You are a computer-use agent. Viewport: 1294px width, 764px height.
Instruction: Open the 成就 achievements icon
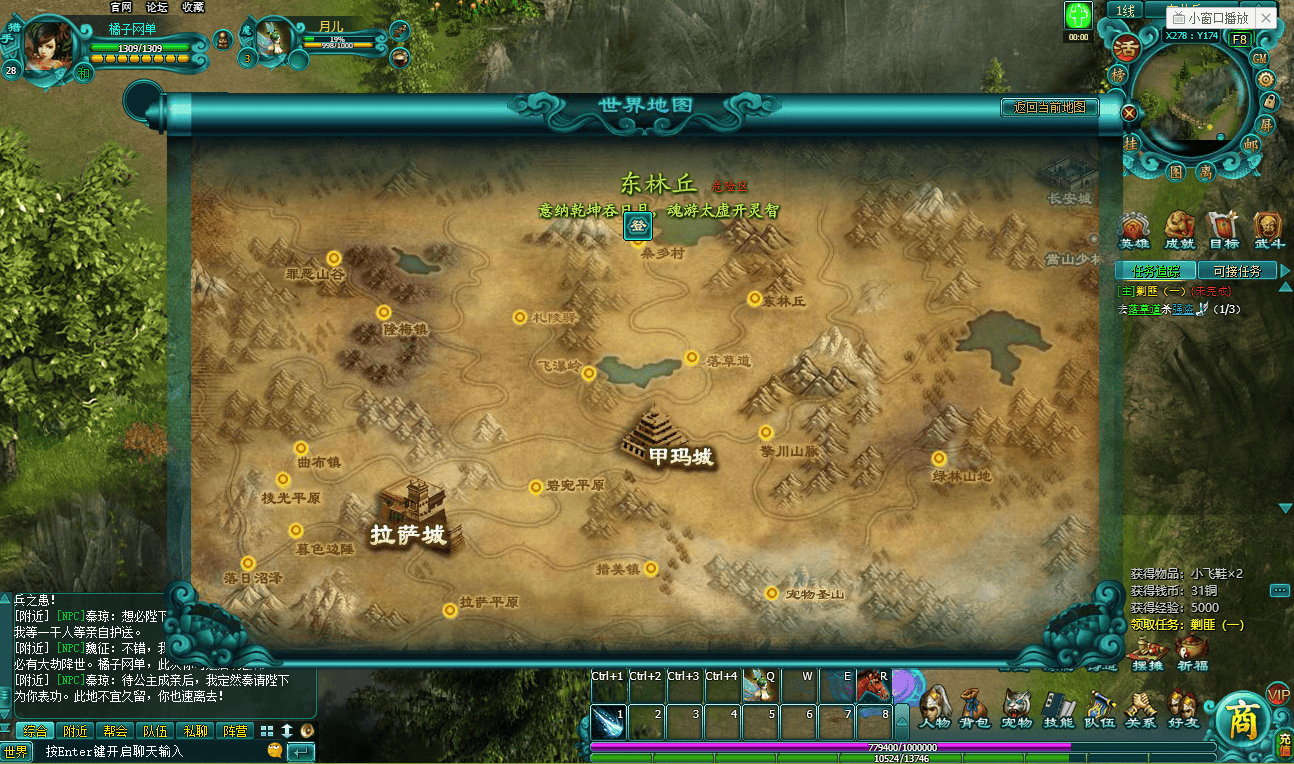click(x=1179, y=230)
